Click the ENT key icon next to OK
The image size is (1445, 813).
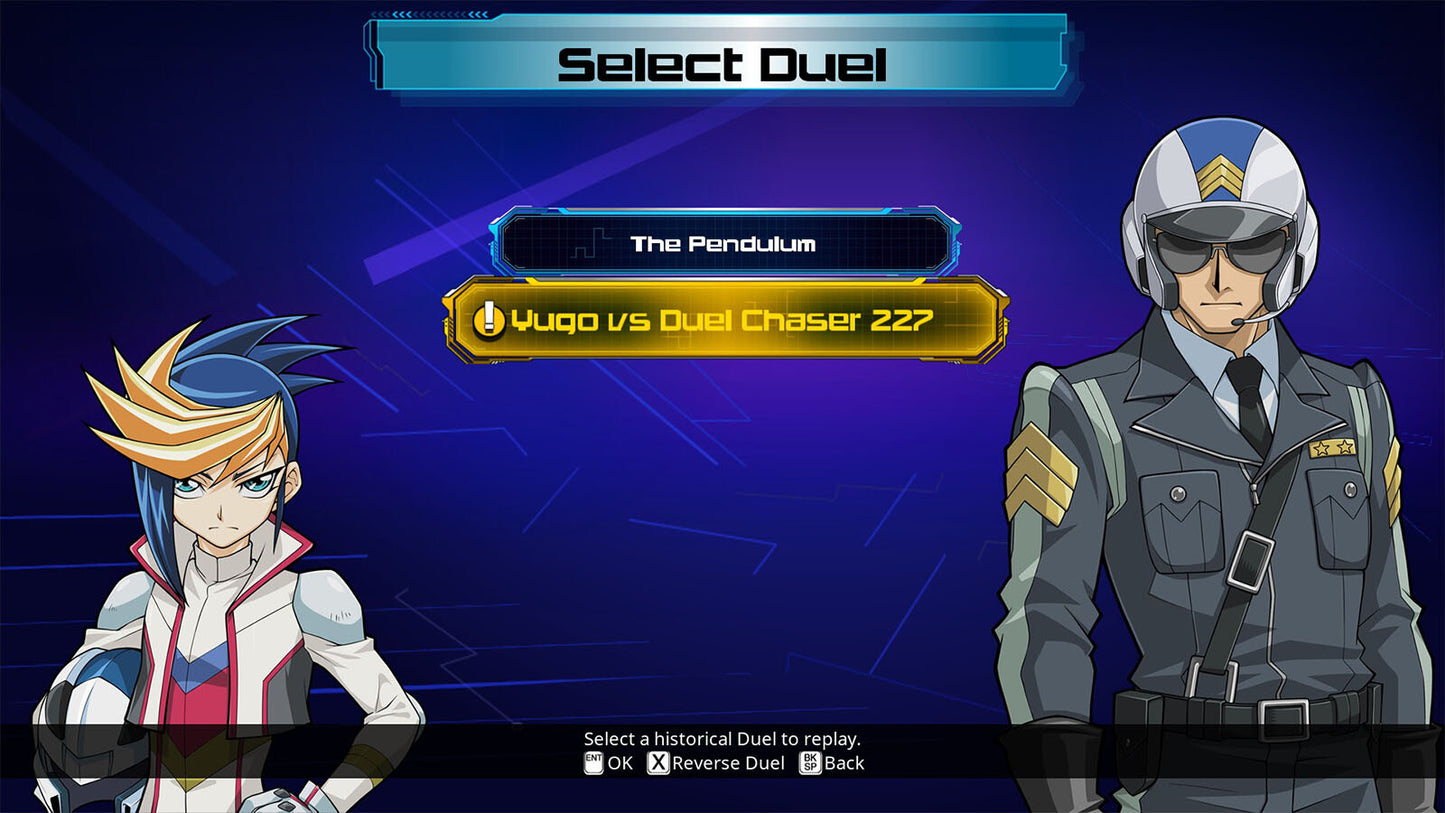tap(596, 762)
